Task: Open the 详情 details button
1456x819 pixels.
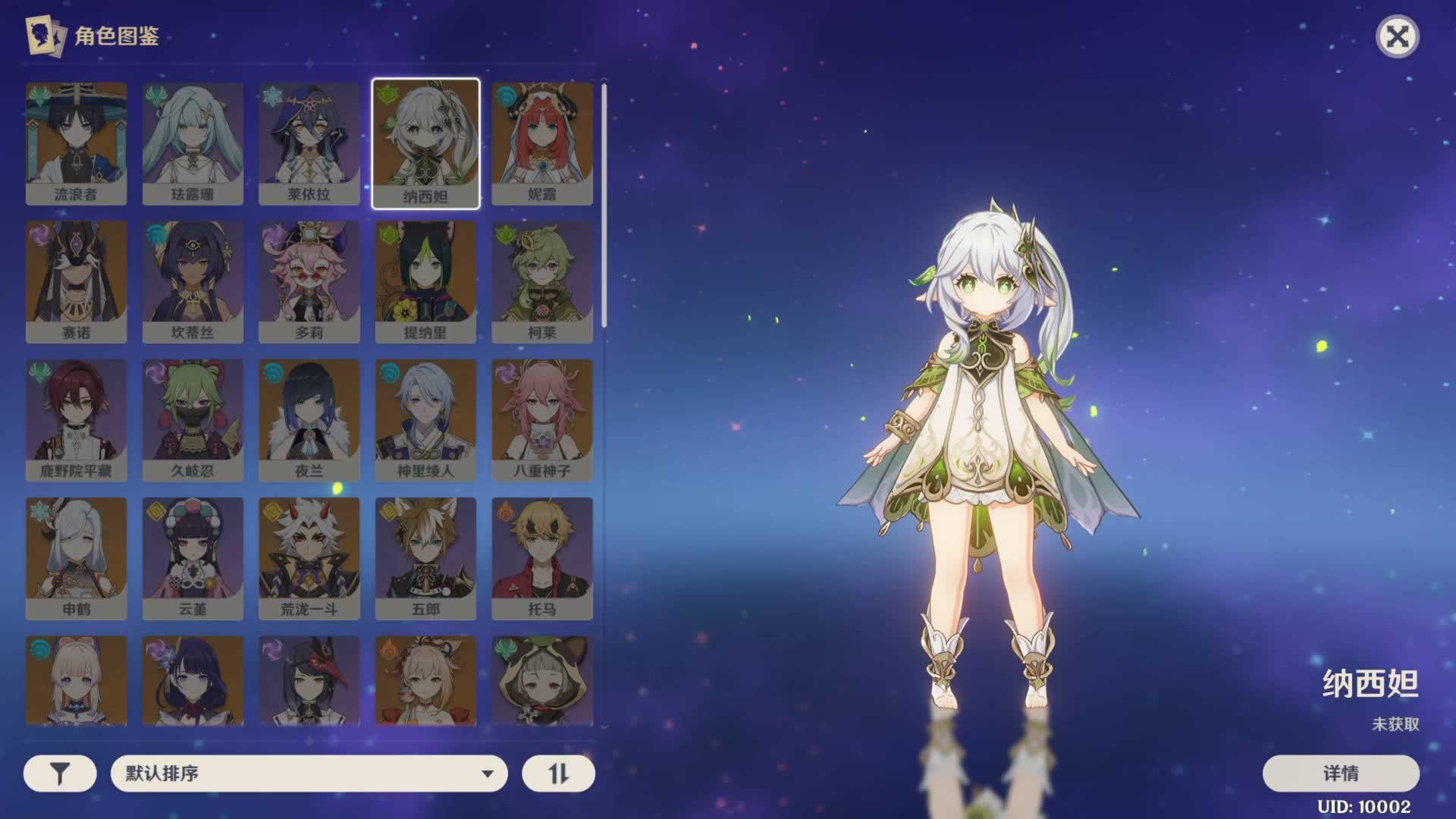Action: pyautogui.click(x=1340, y=773)
